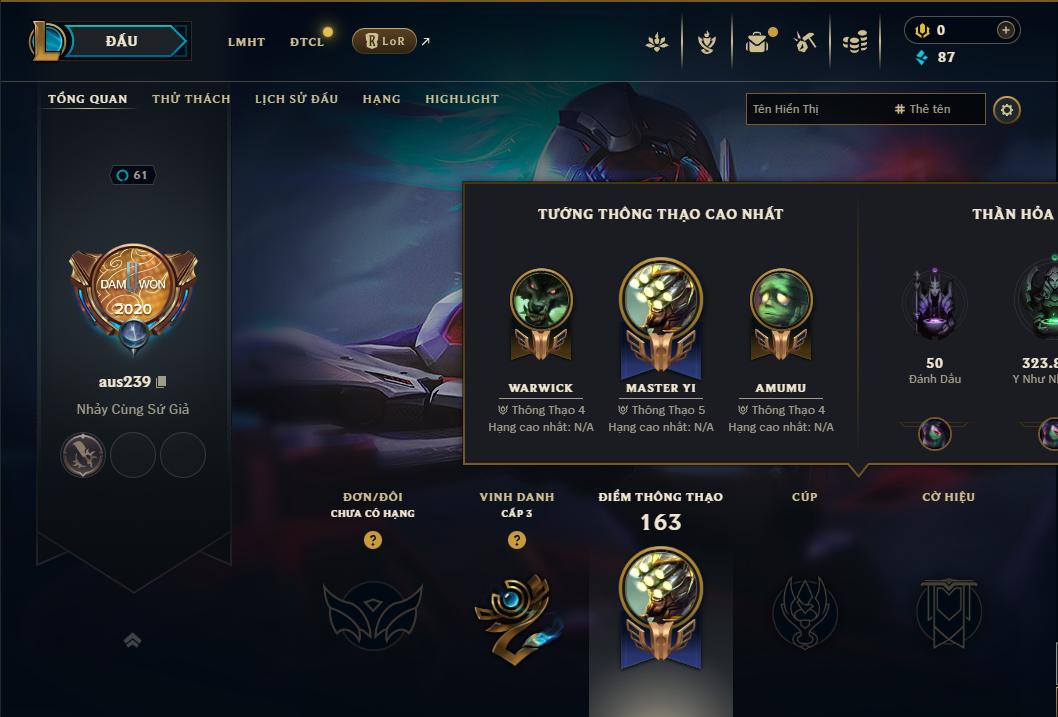
Task: Go to the HIGHLIGHT tab
Action: point(461,99)
